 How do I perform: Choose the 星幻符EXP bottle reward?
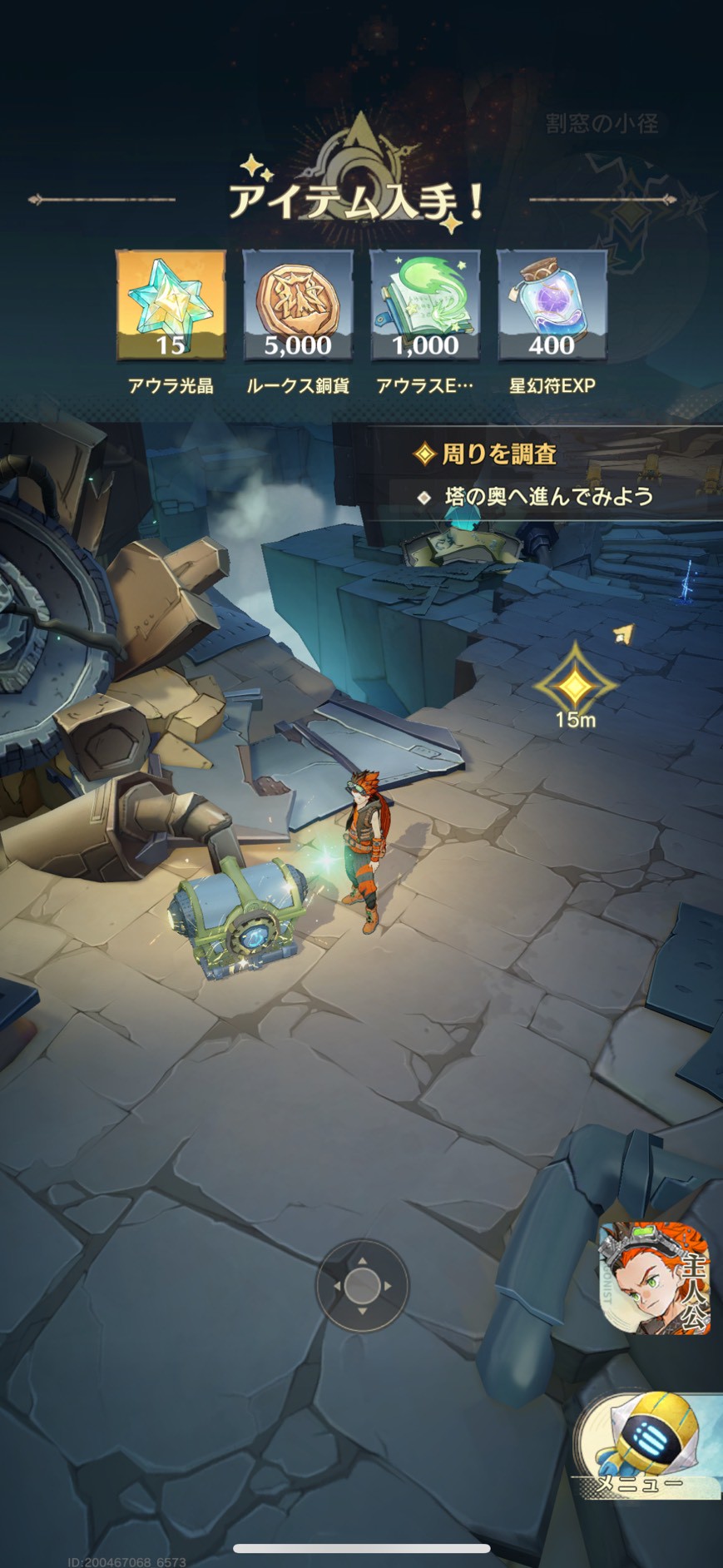click(x=552, y=305)
